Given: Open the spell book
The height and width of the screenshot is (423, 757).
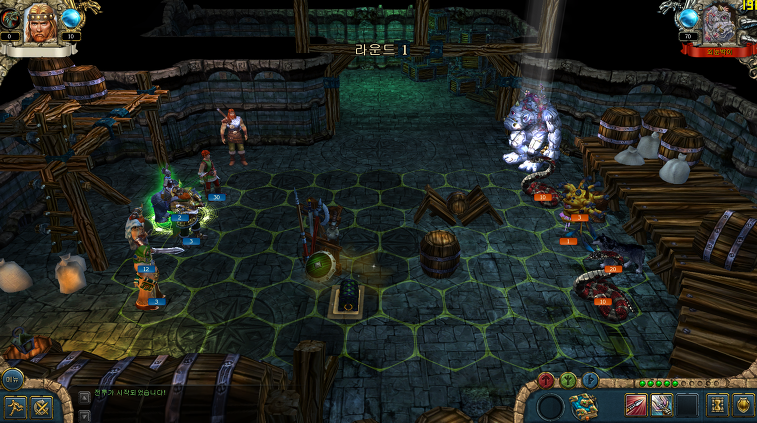Looking at the screenshot, I should [585, 406].
